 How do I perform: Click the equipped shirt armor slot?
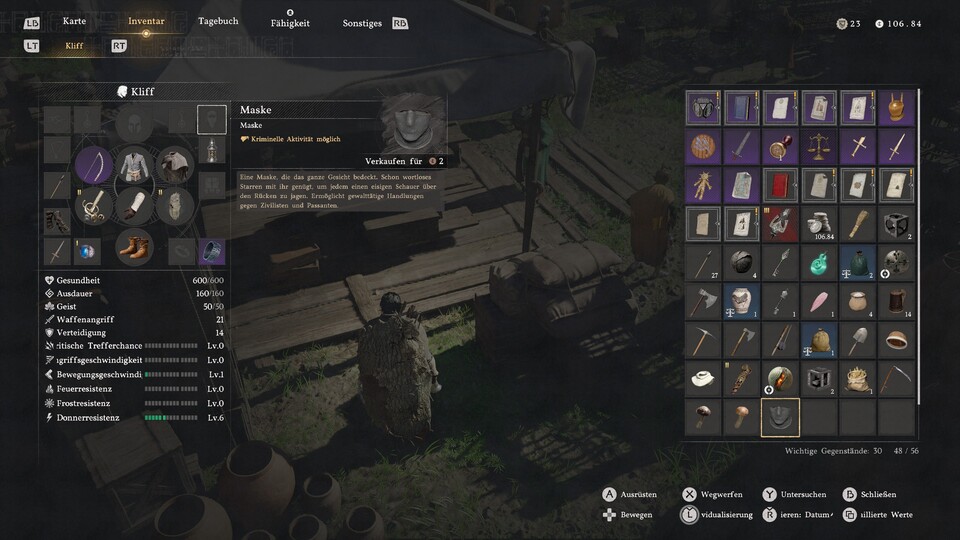tap(133, 163)
